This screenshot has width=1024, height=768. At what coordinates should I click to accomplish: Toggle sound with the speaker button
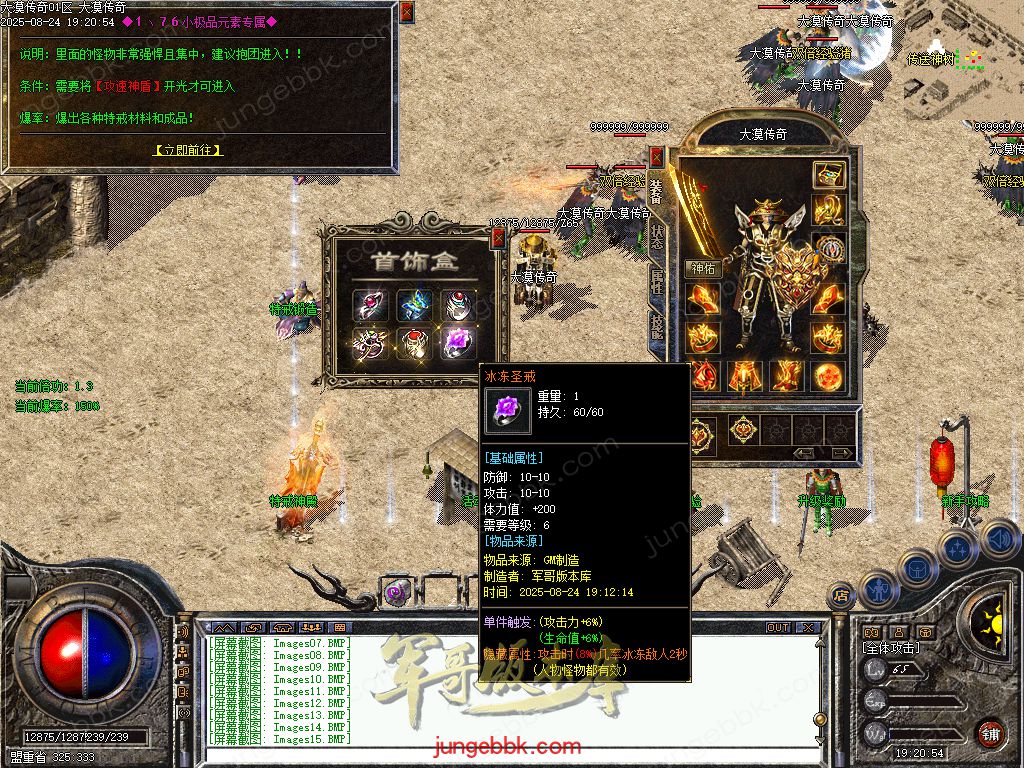pos(1000,540)
